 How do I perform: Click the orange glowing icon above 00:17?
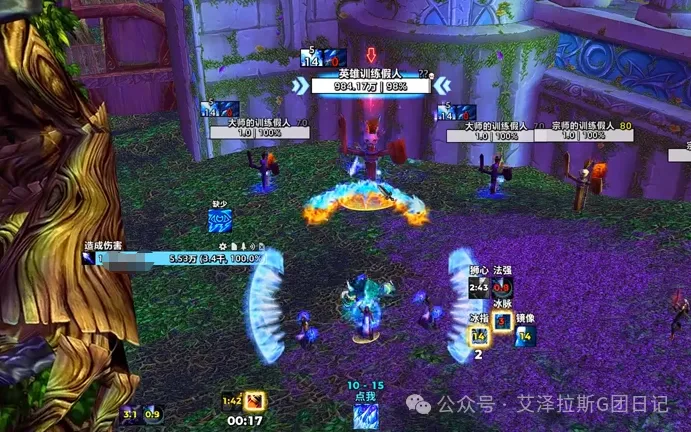click(x=256, y=402)
